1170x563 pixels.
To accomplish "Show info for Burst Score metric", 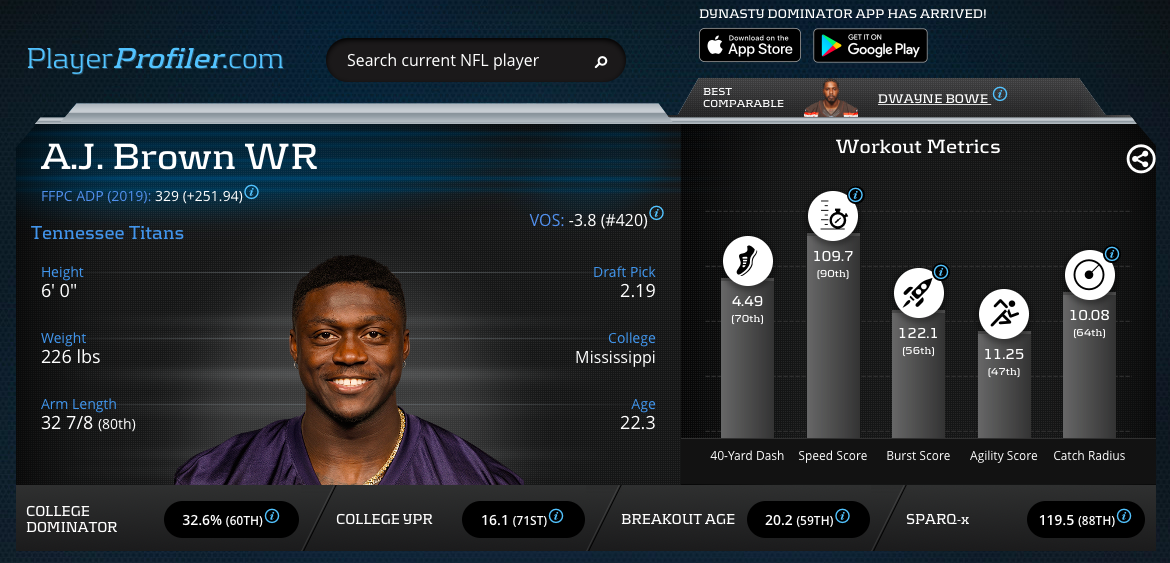I will click(x=940, y=272).
